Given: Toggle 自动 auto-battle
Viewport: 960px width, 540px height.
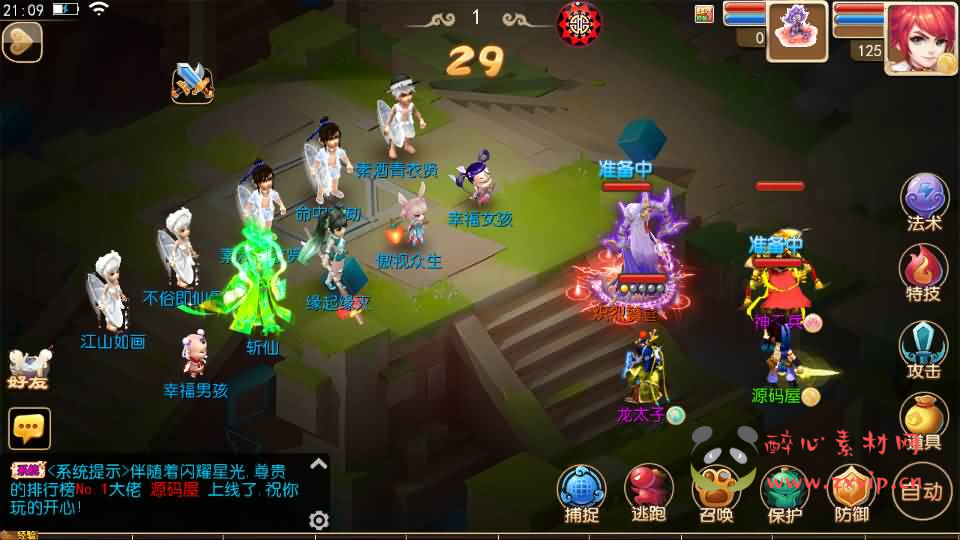Looking at the screenshot, I should tap(921, 490).
